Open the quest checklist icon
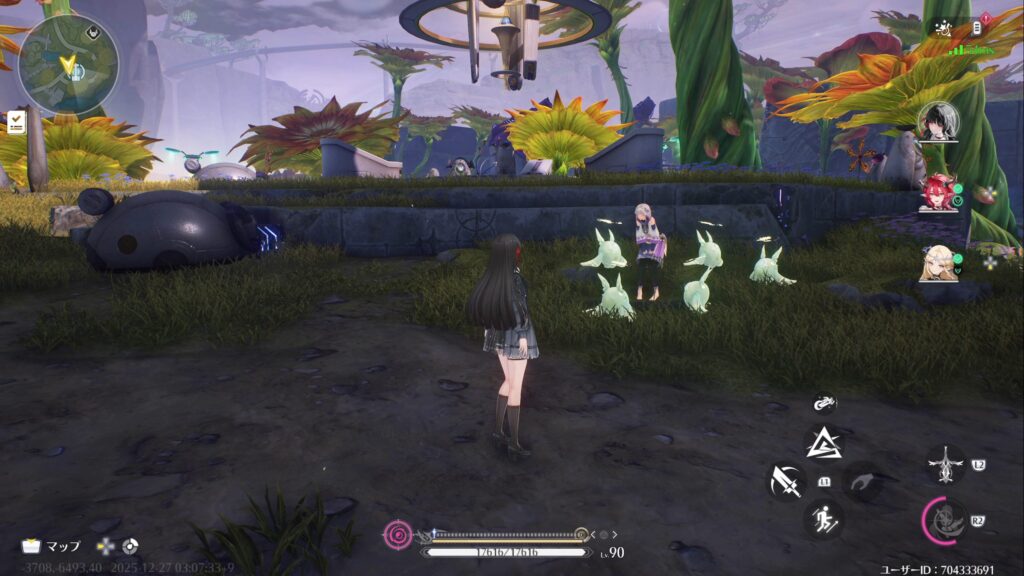Image resolution: width=1024 pixels, height=576 pixels. [x=17, y=122]
